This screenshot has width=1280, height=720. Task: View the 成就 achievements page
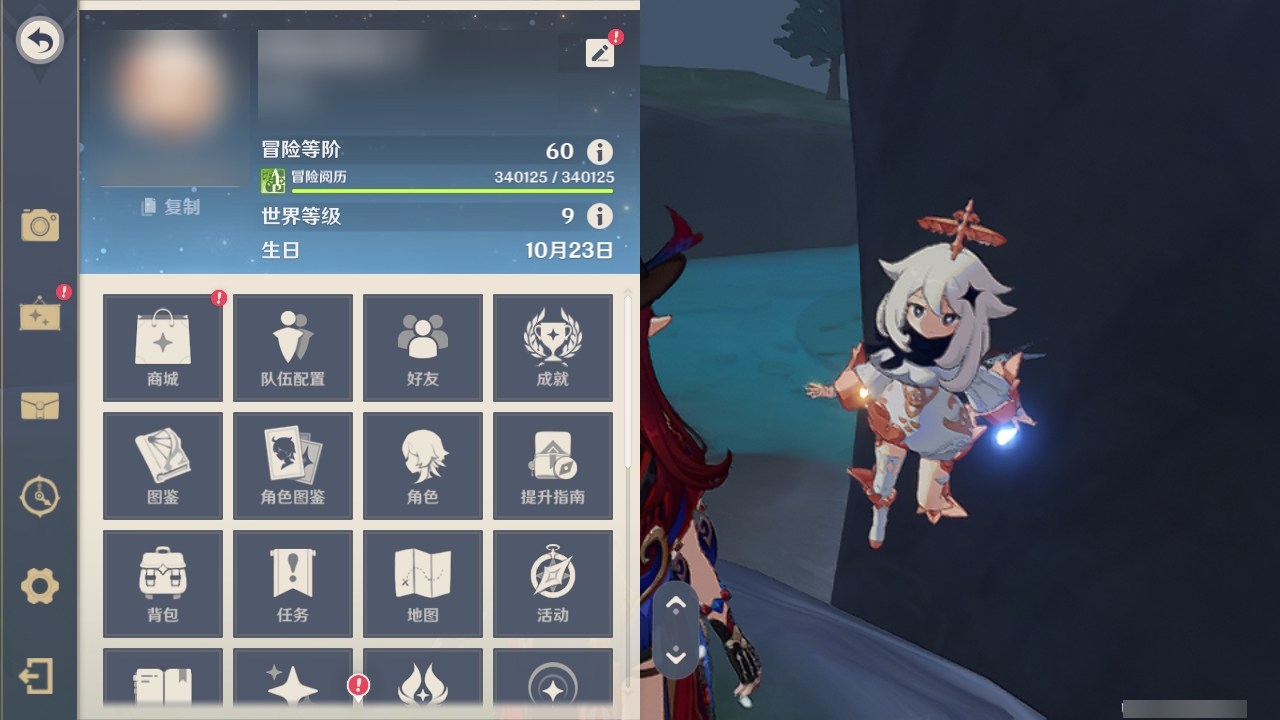click(553, 347)
